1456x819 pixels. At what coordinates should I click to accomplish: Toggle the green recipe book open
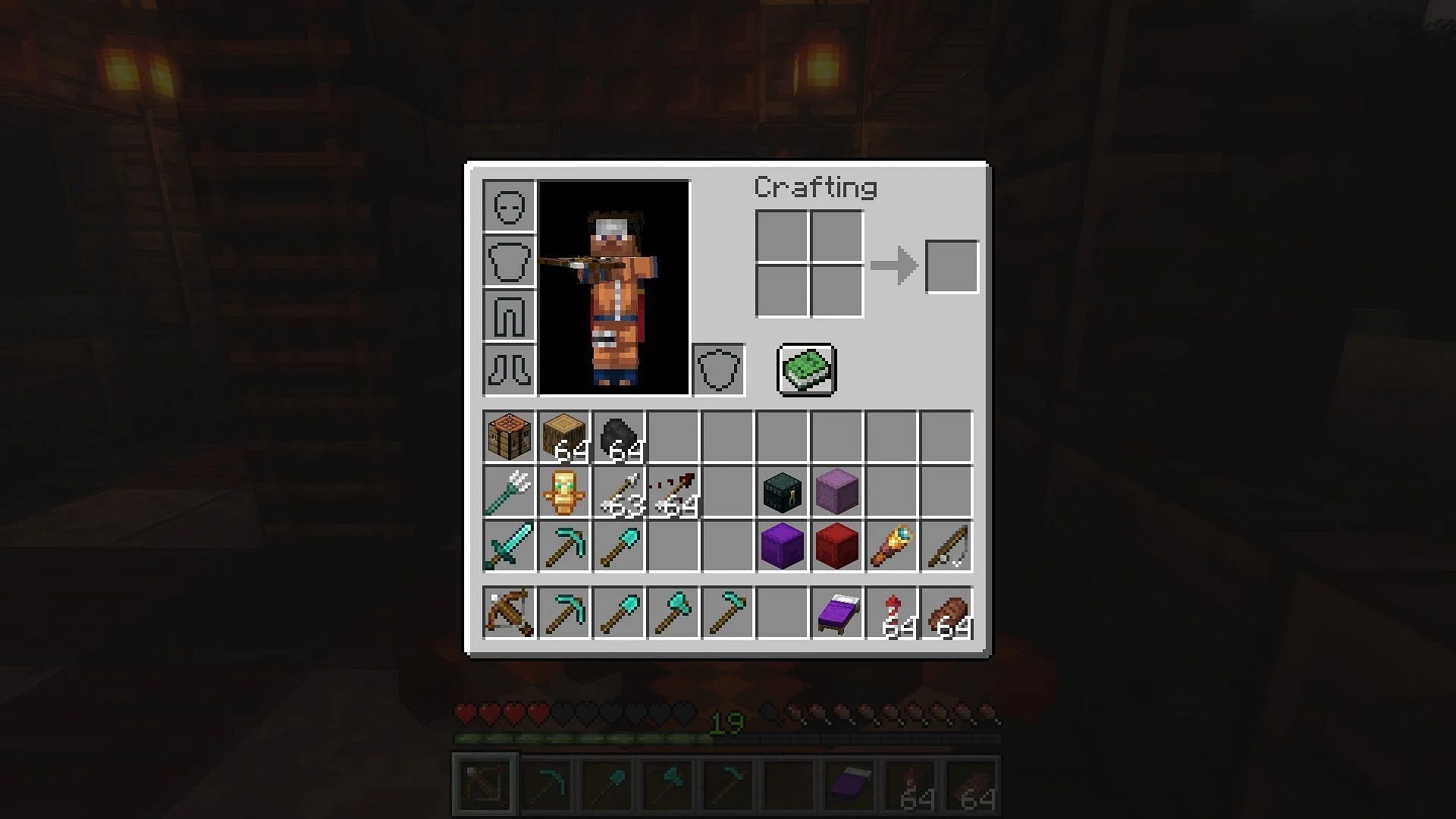click(x=806, y=370)
